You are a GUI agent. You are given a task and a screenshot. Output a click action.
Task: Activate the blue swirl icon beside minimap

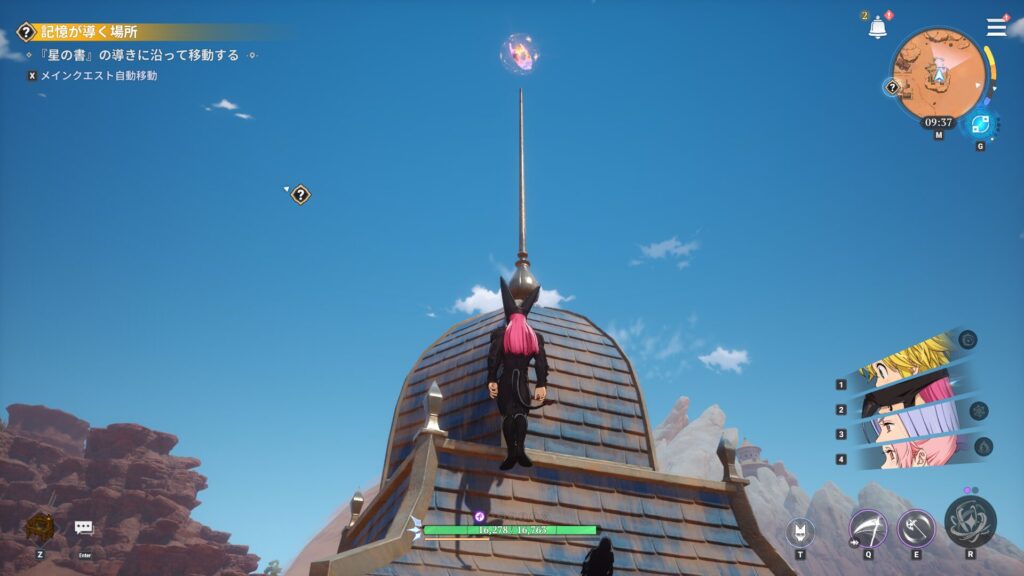pos(979,125)
